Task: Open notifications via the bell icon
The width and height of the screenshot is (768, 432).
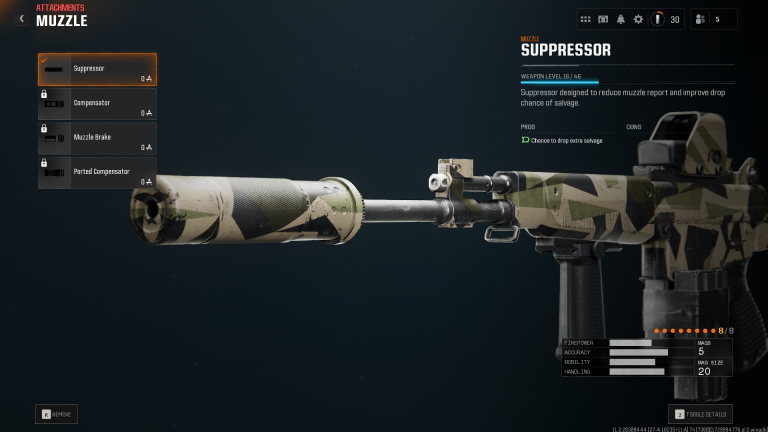Action: click(x=620, y=19)
